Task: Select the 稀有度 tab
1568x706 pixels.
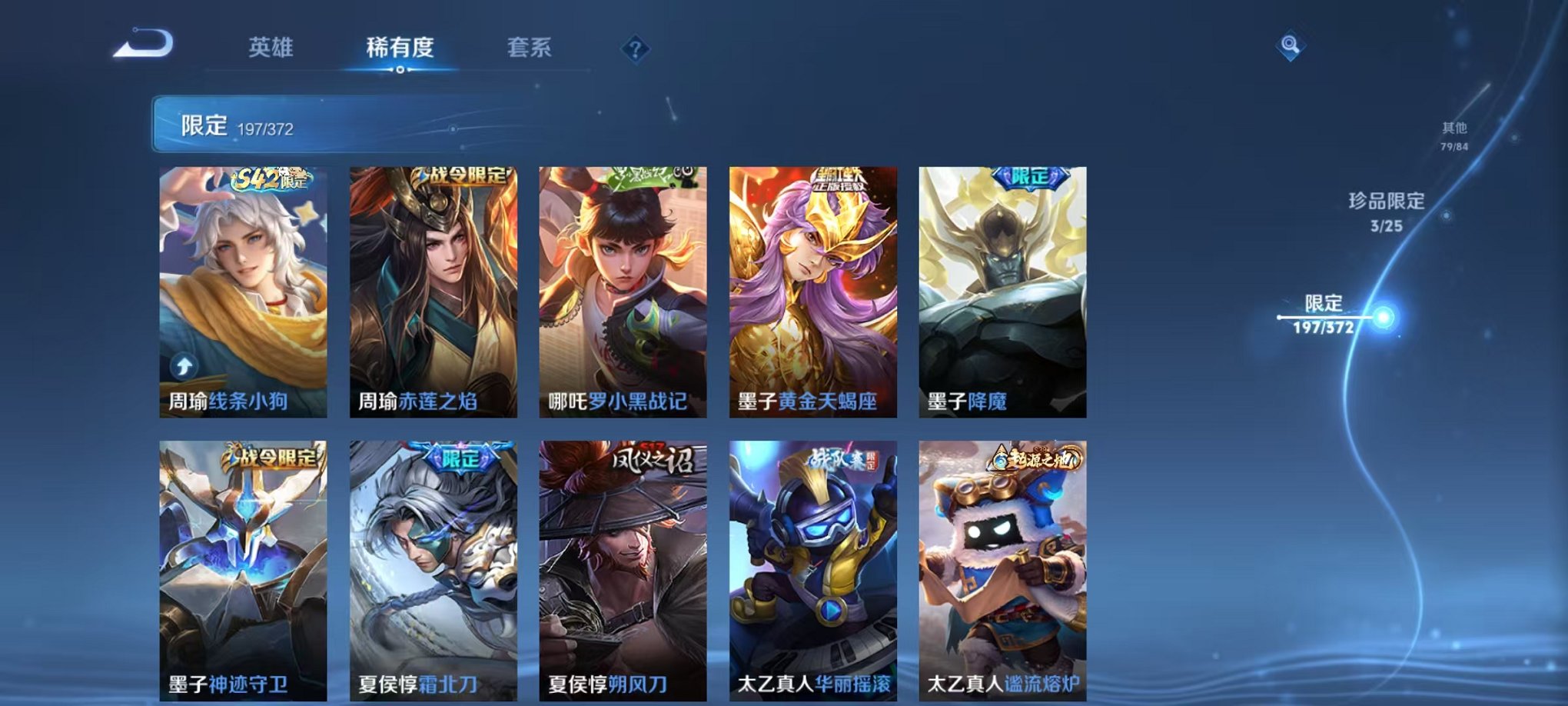Action: coord(399,48)
